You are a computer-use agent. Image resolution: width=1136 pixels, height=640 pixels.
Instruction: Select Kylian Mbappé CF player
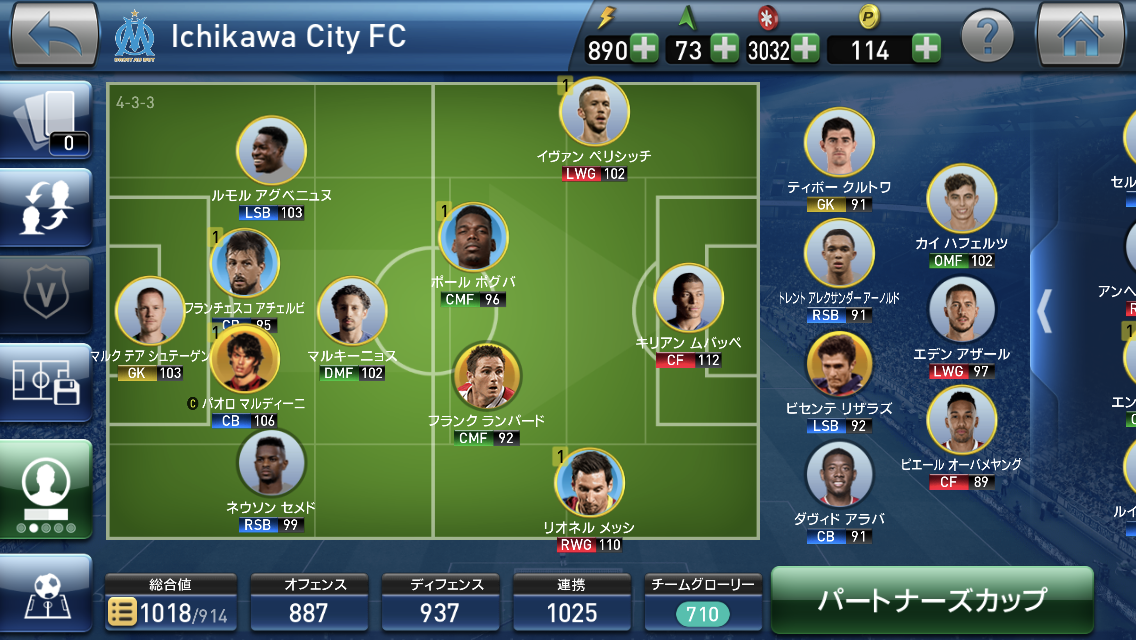[688, 299]
